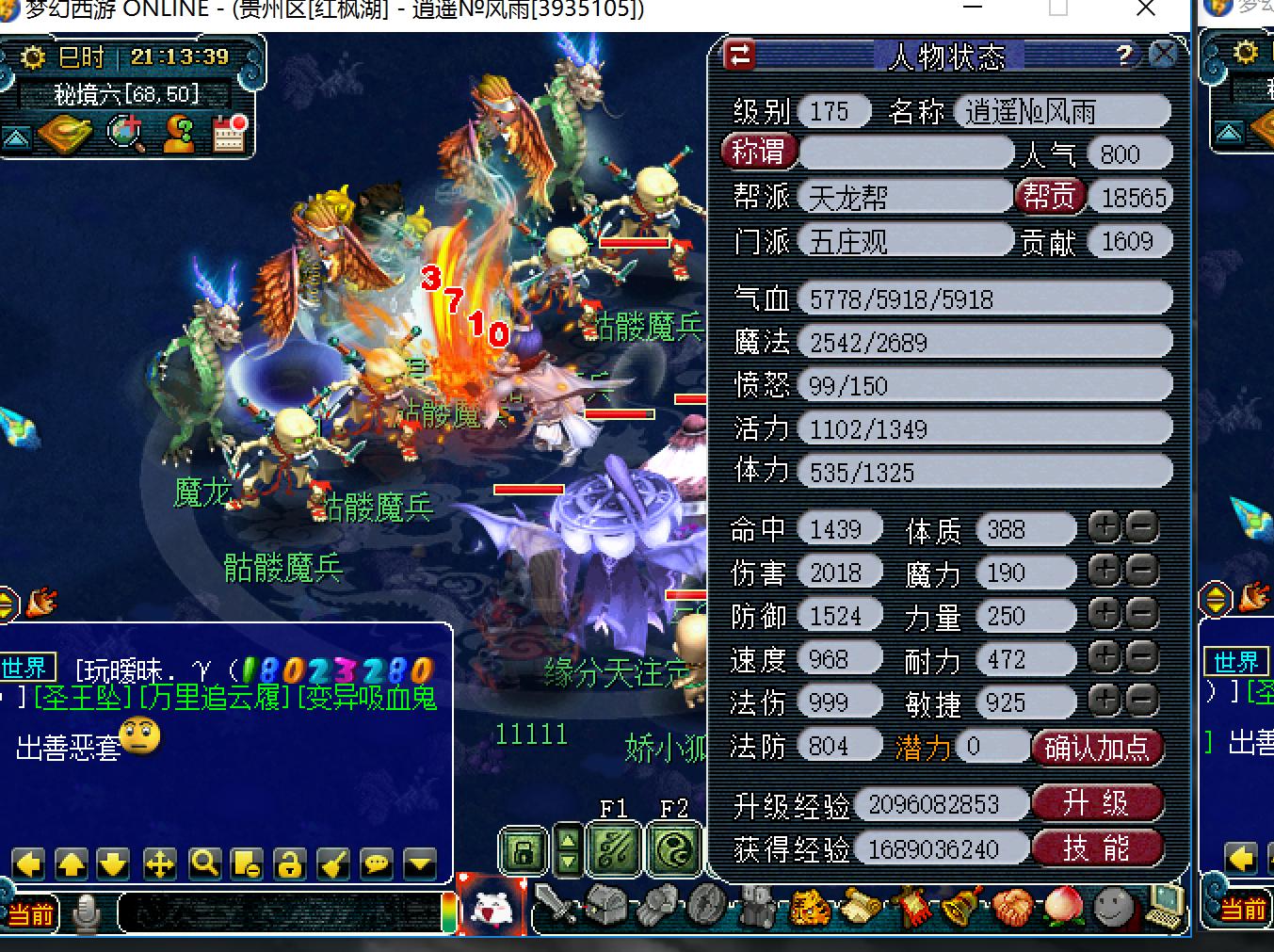The image size is (1274, 952).
Task: Add a point to 体质
Action: [x=1104, y=528]
